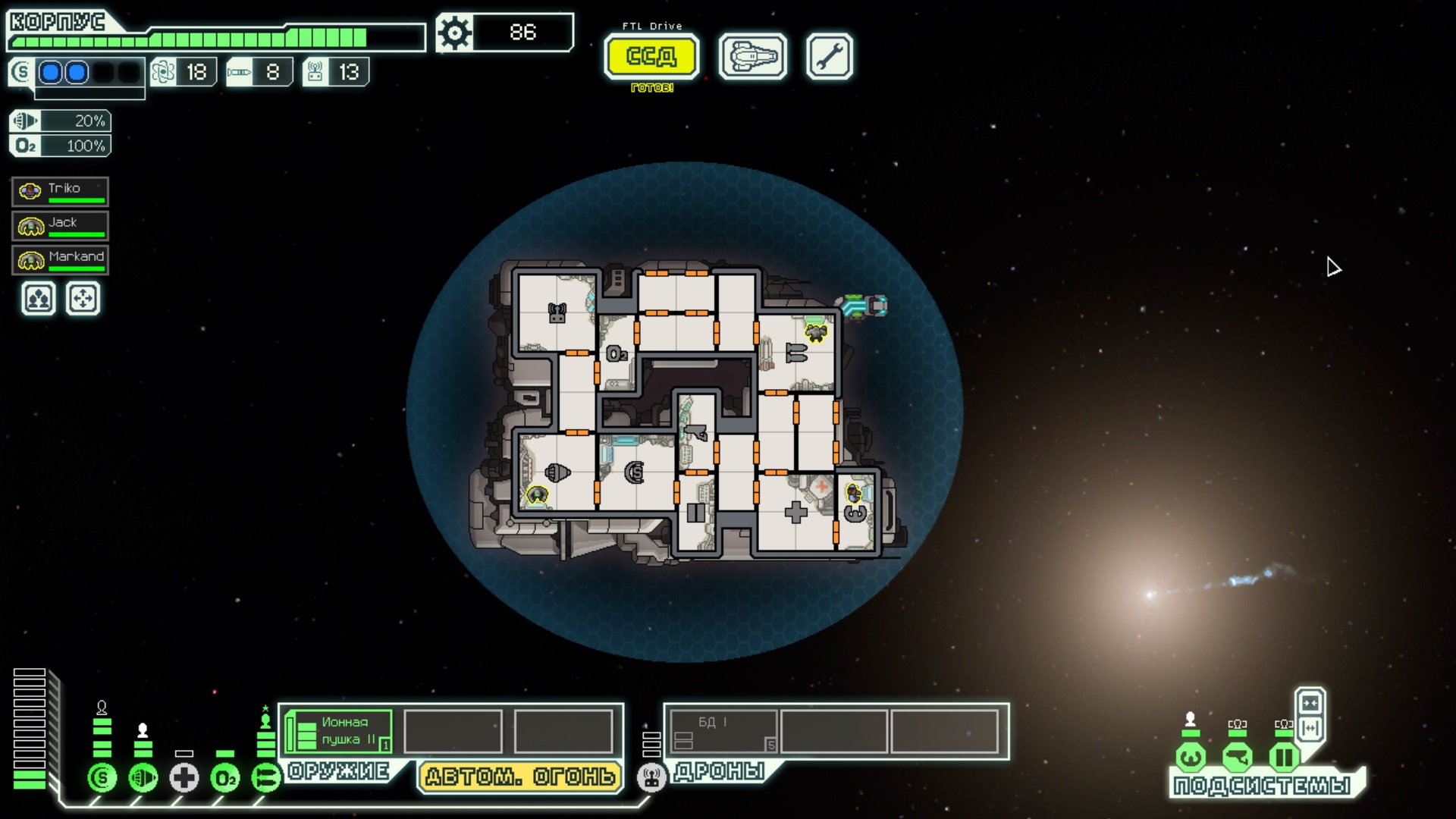Open the ship overview screen

(x=752, y=56)
